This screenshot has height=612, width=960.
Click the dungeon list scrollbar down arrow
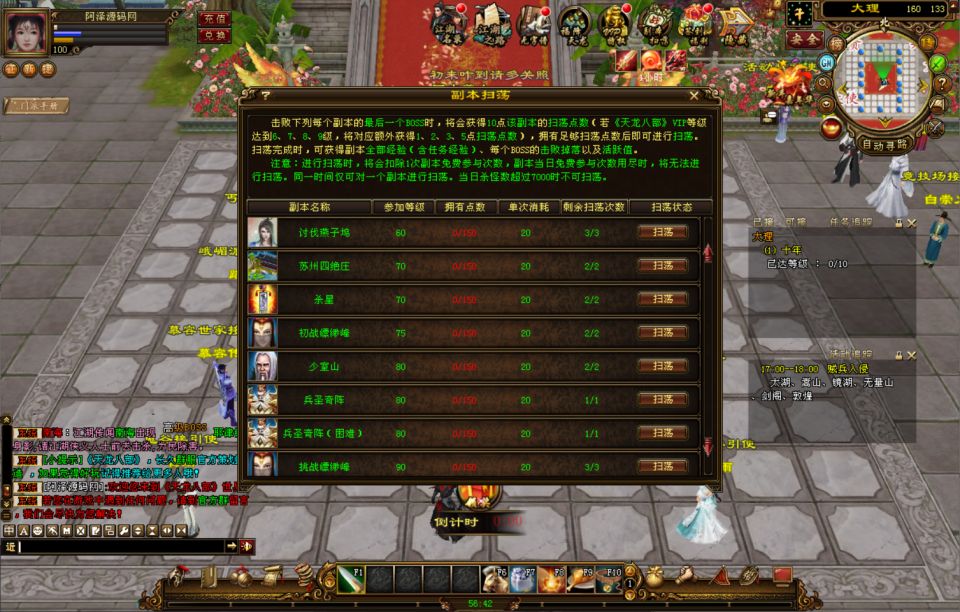tap(708, 444)
